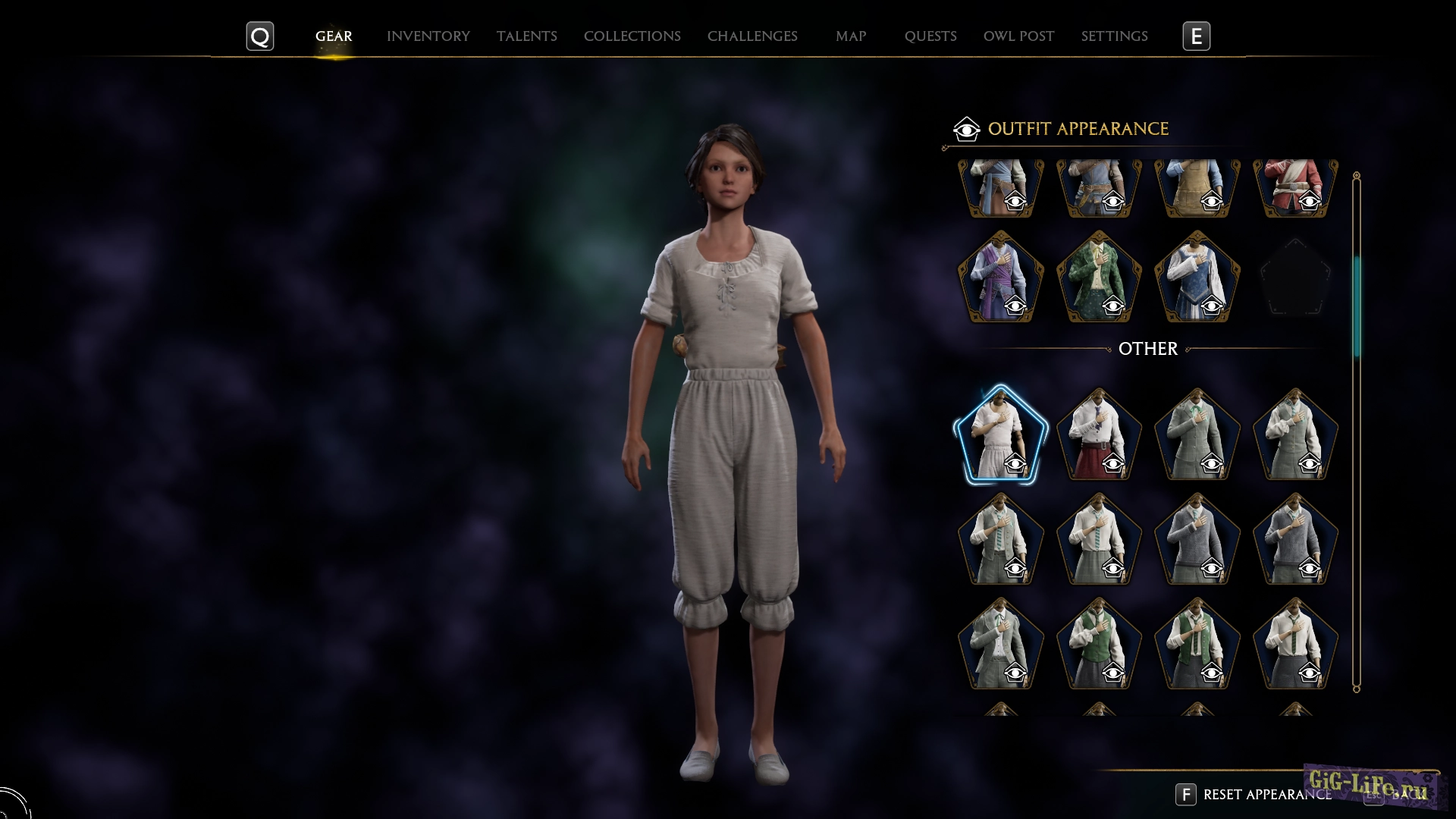Open the Owl Post tab

pyautogui.click(x=1018, y=36)
